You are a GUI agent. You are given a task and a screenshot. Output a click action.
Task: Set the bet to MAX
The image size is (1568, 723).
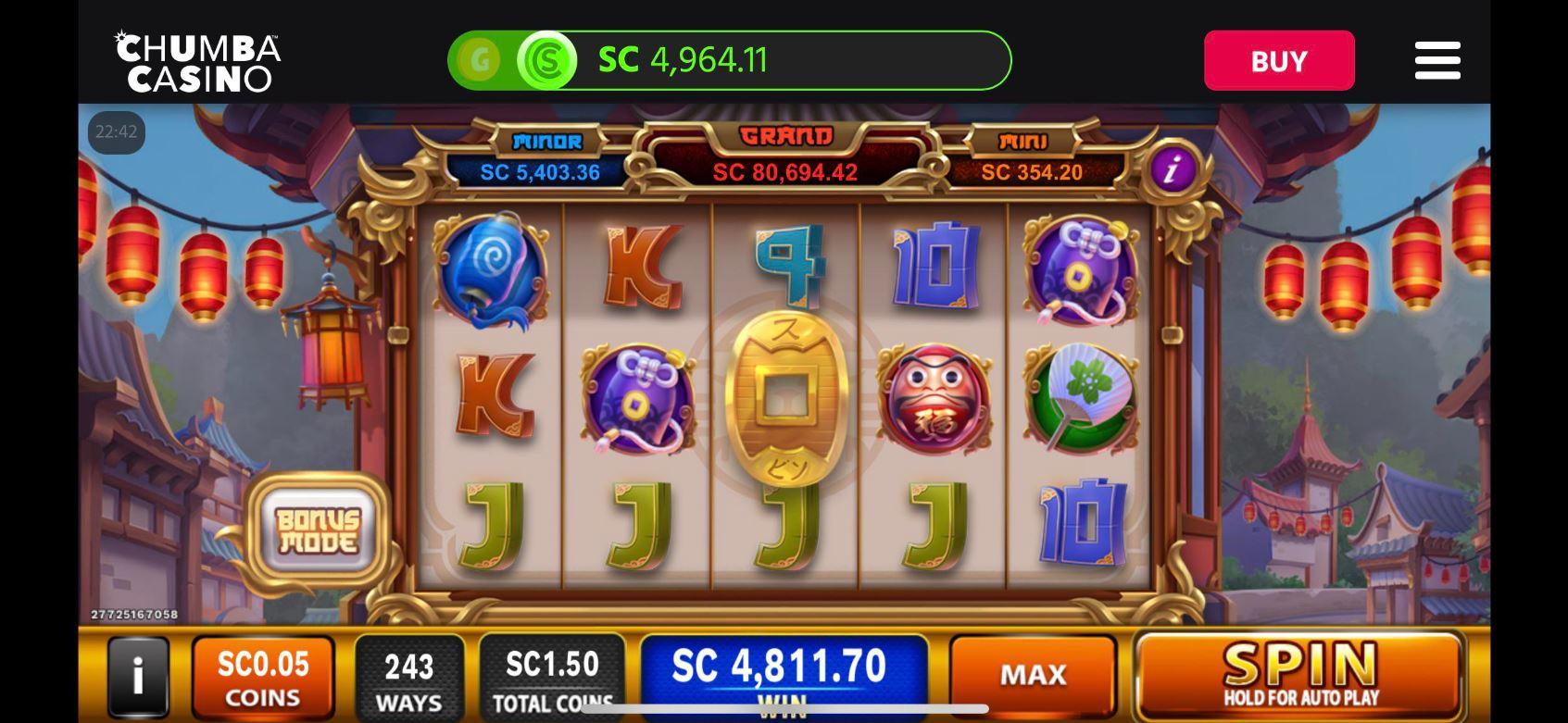coord(1033,675)
